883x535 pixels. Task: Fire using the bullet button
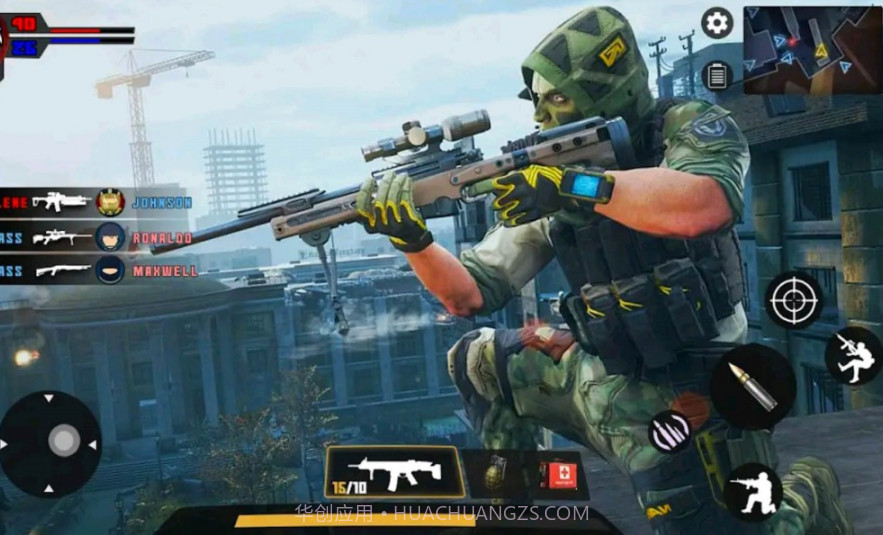(x=753, y=386)
